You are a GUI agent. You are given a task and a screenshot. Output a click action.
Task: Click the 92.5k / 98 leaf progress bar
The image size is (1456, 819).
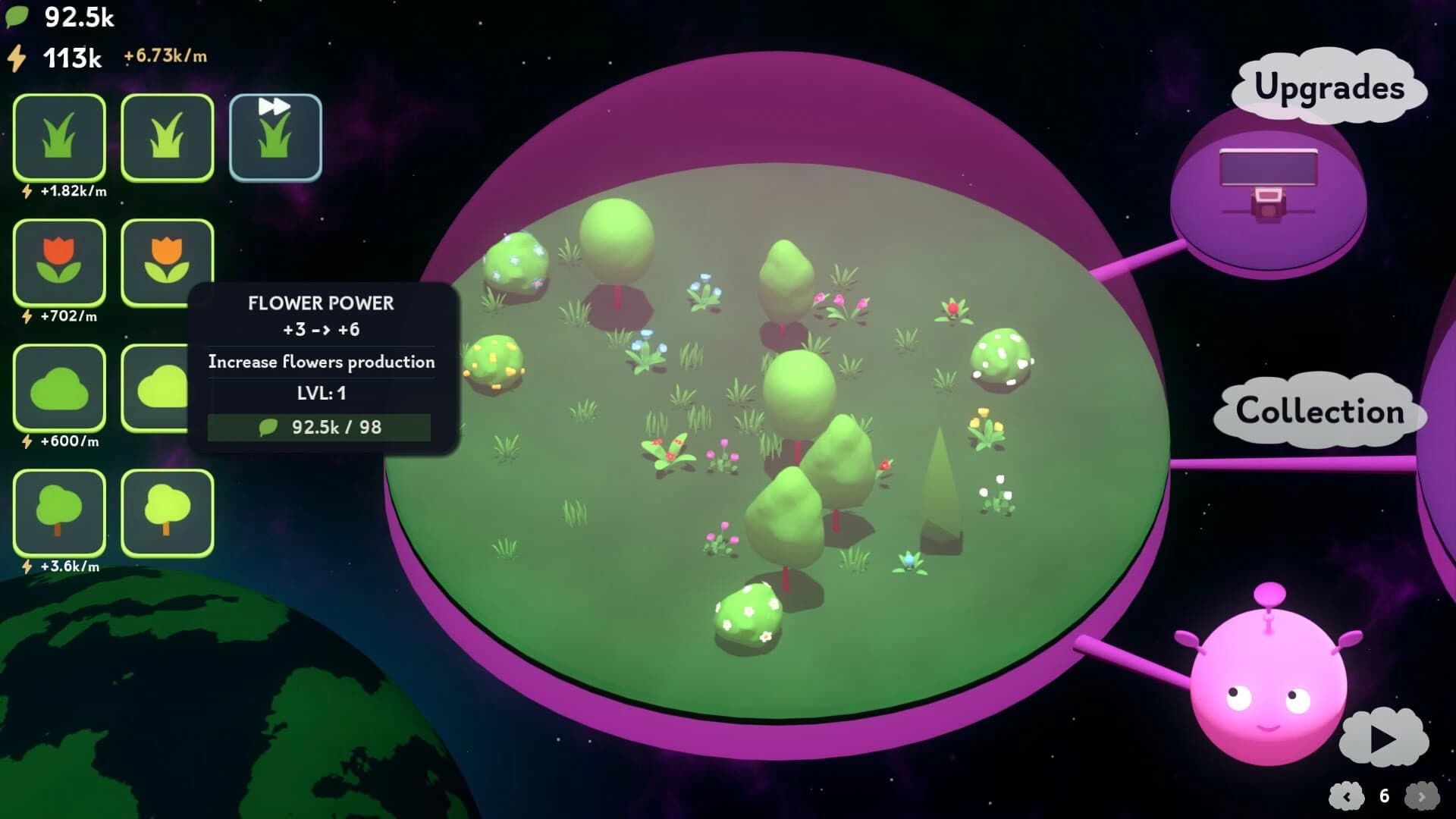[x=321, y=427]
